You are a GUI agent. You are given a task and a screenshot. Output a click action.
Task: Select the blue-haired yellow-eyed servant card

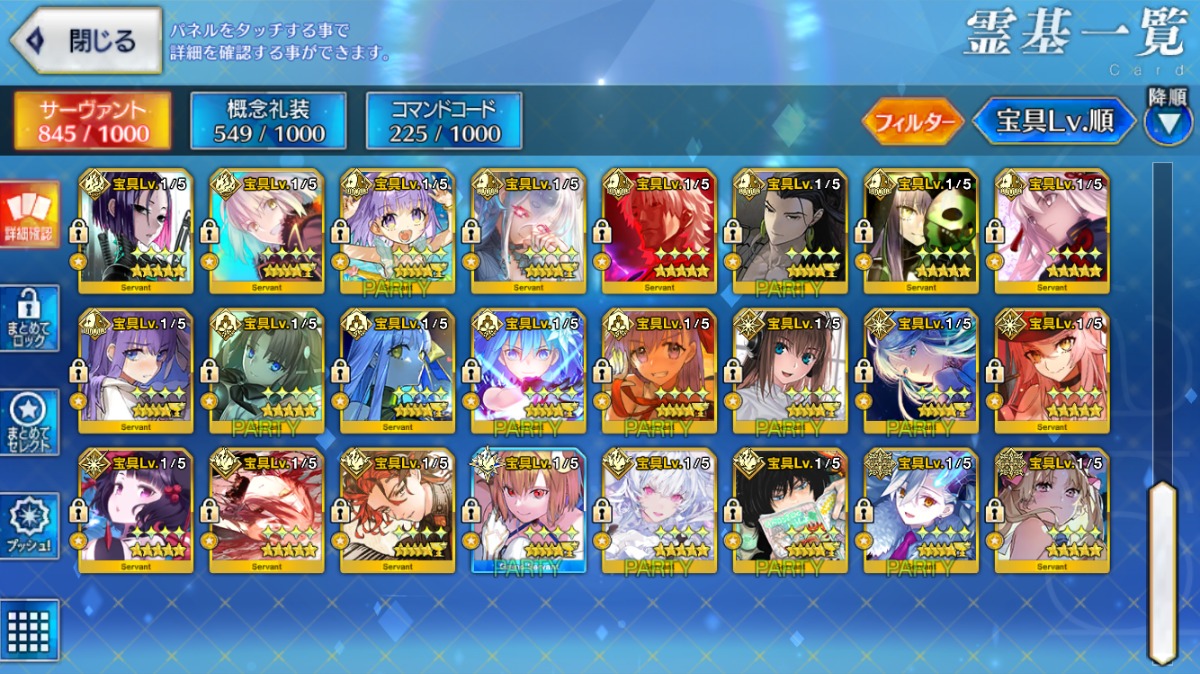click(397, 371)
